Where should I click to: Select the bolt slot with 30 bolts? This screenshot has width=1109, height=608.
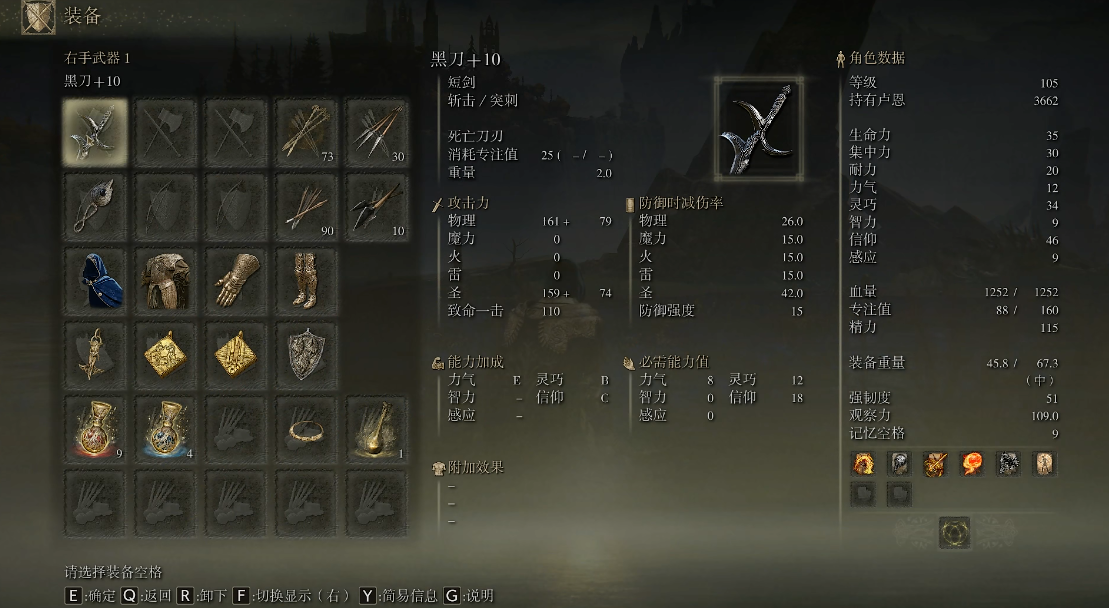pyautogui.click(x=376, y=132)
